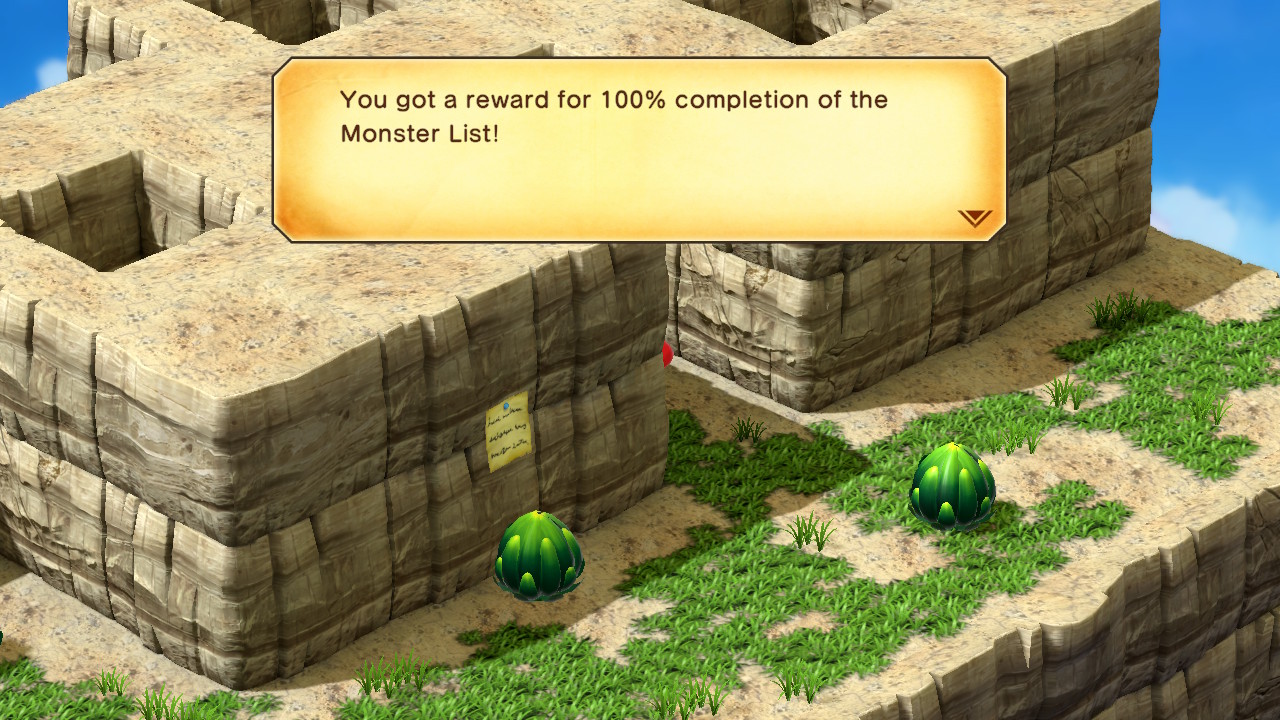The image size is (1280, 720).
Task: Select the yellow note pinned to the wall
Action: coord(511,428)
